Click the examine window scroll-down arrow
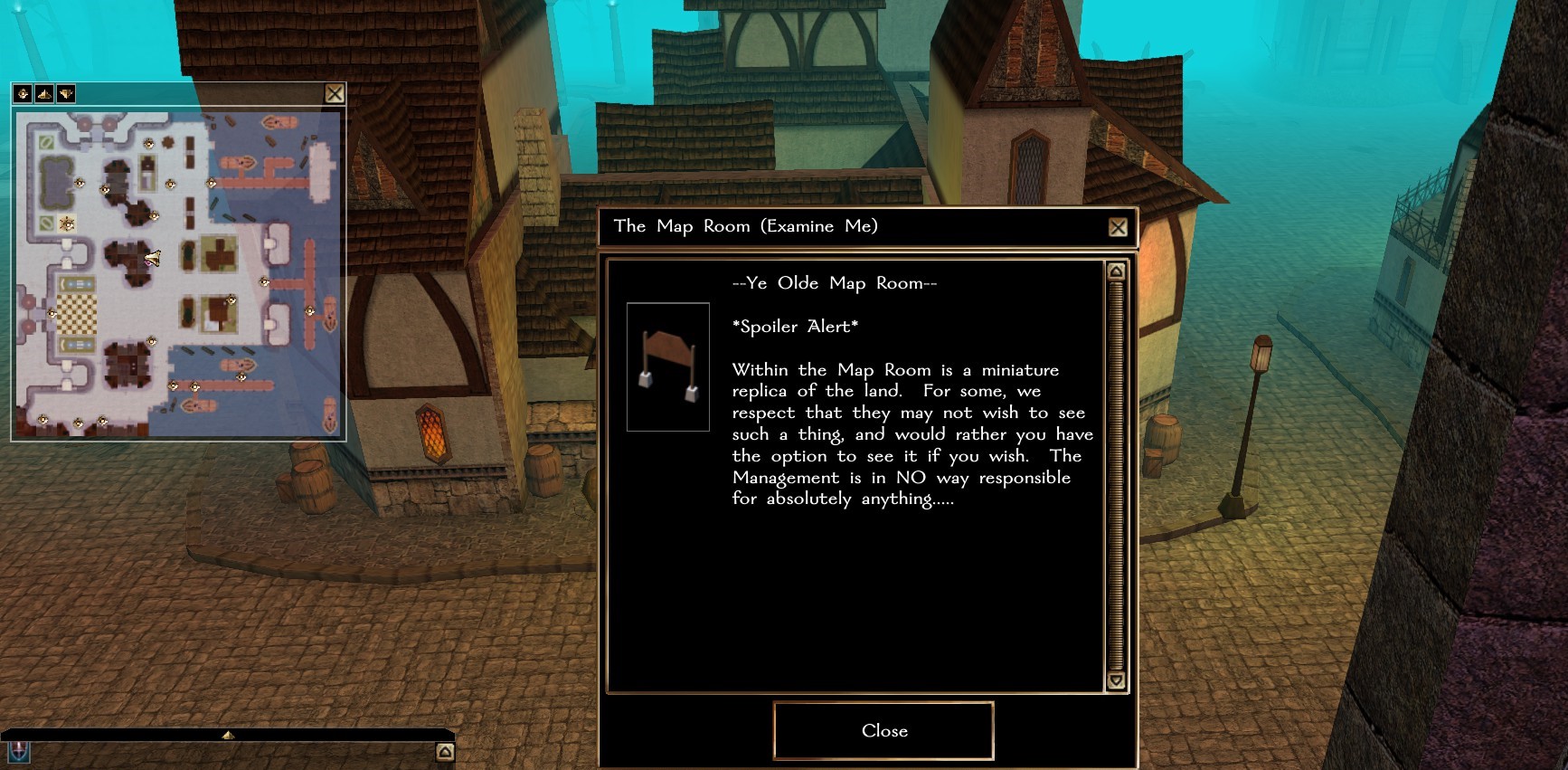The height and width of the screenshot is (770, 1568). [x=1116, y=680]
